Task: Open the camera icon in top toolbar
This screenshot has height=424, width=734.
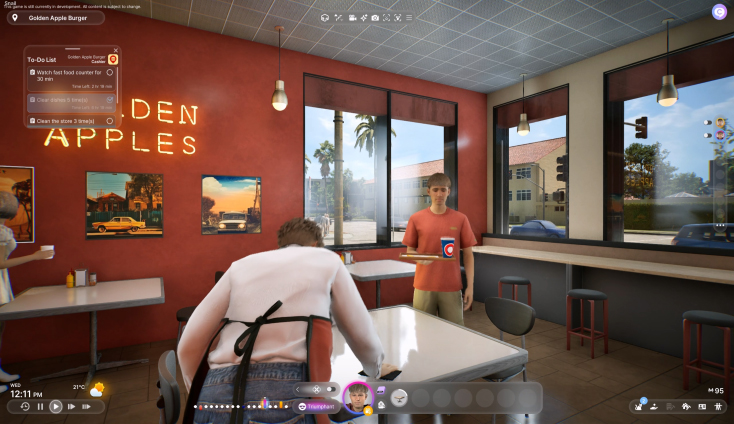Action: (x=375, y=18)
